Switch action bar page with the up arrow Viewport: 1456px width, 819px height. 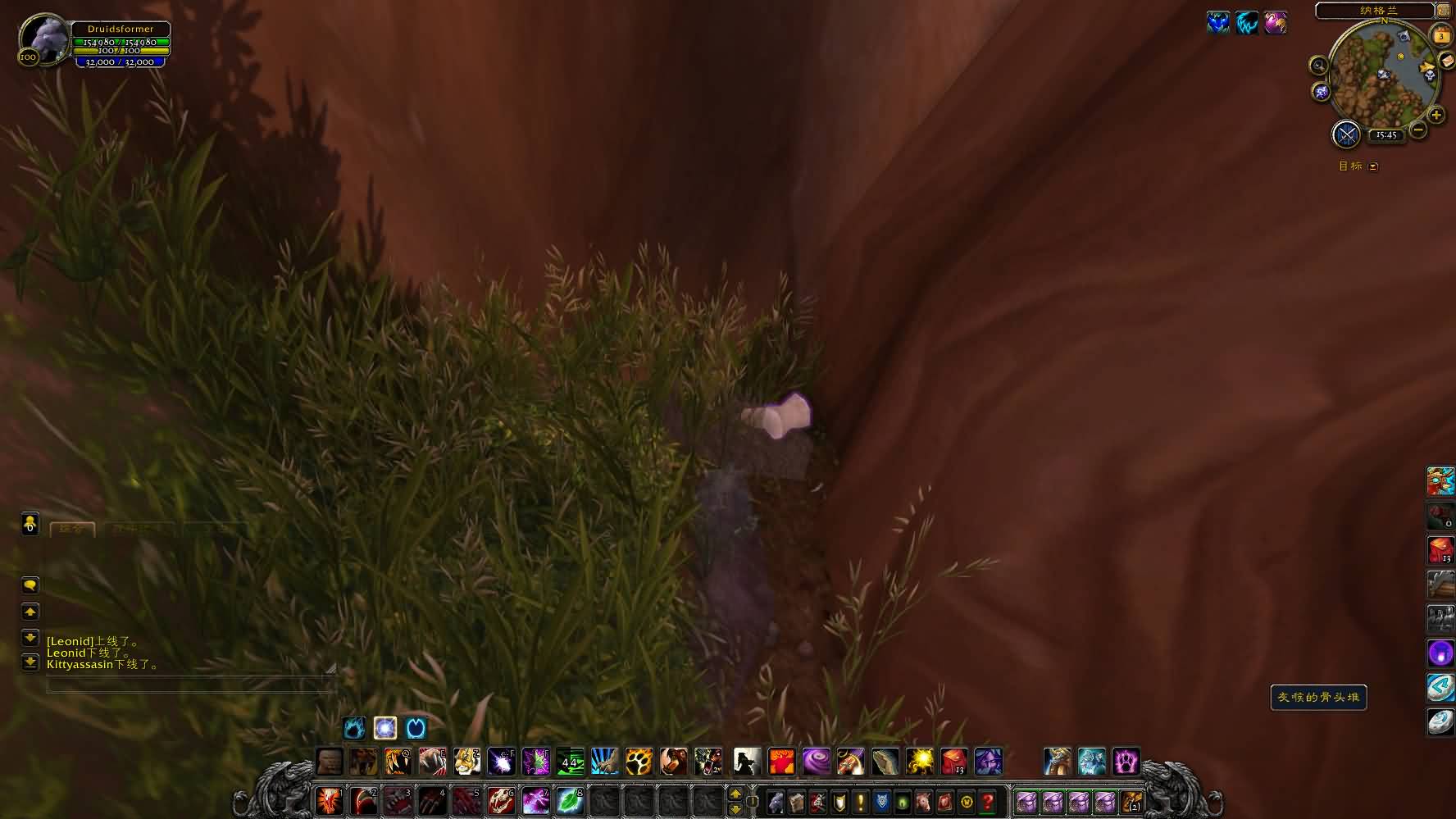click(735, 794)
